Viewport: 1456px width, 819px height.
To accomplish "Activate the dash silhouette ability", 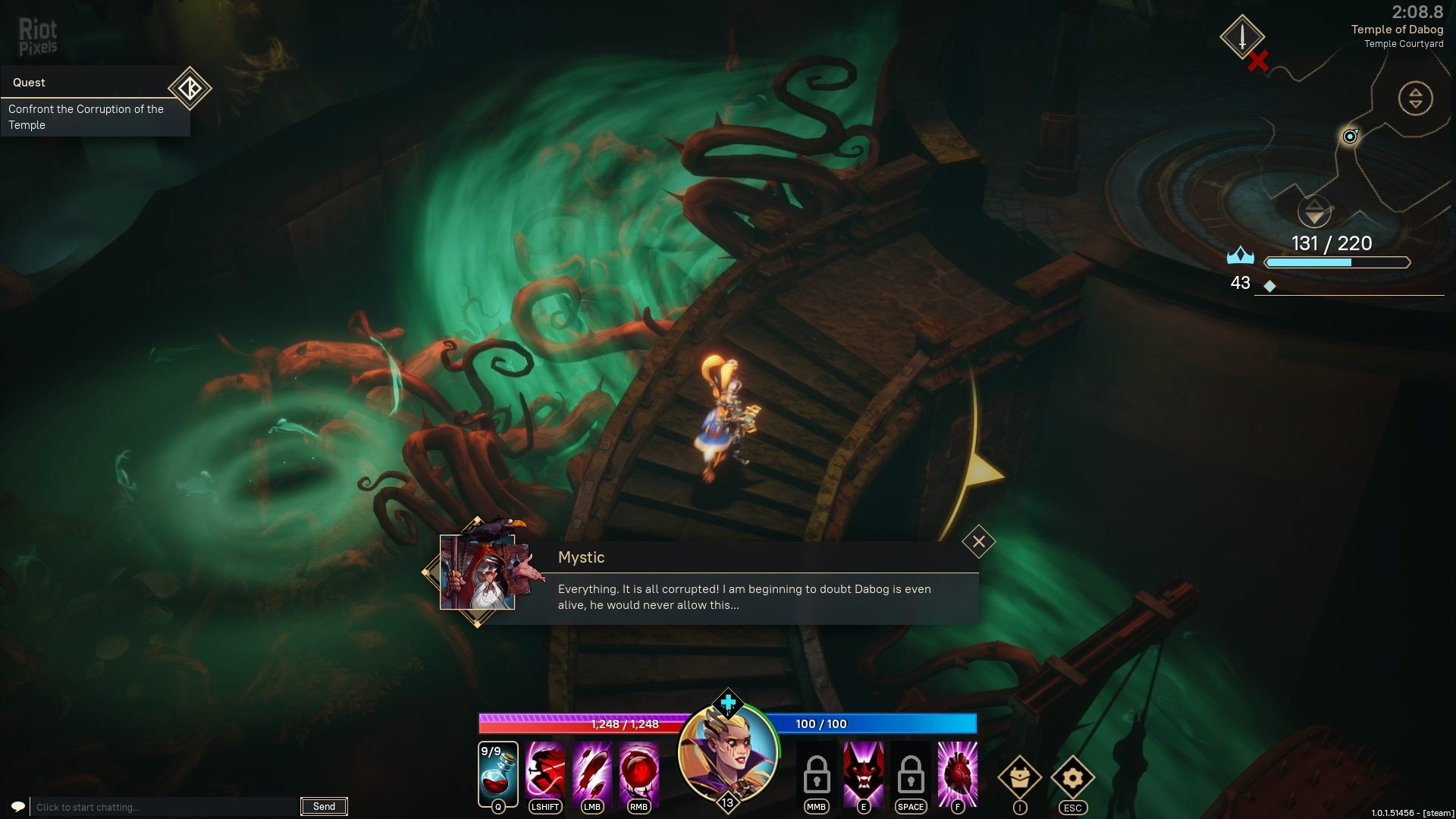I will tap(545, 773).
